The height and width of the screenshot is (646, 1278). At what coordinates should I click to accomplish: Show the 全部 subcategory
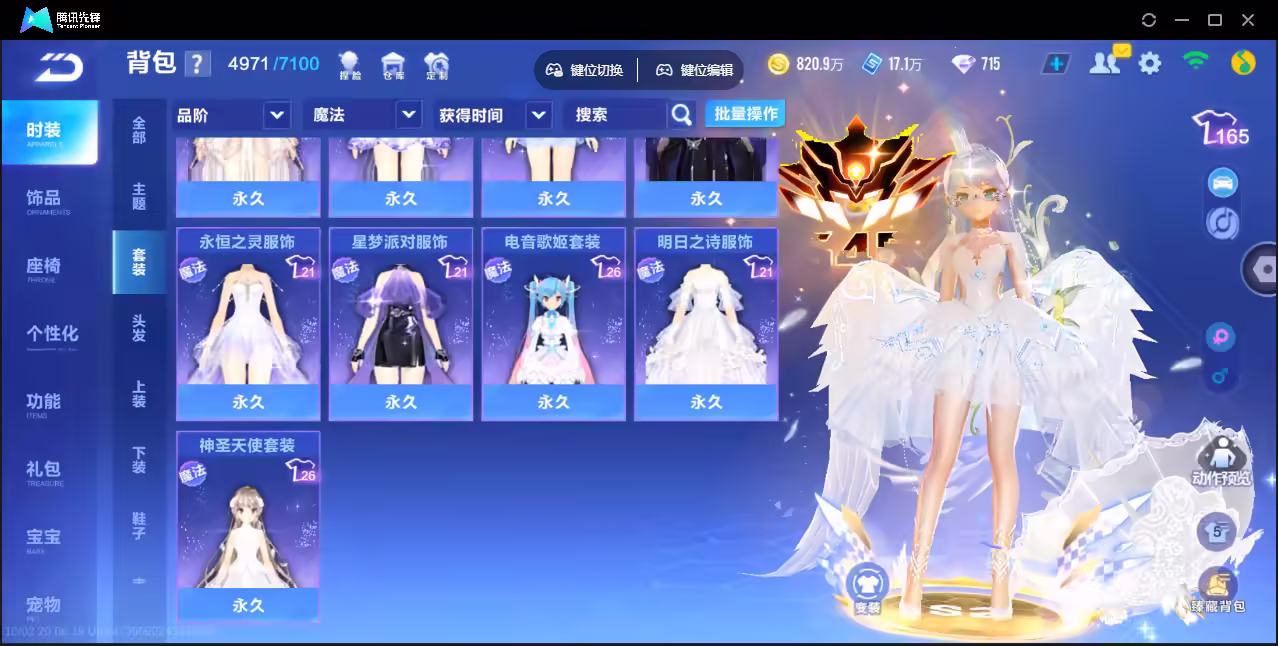[139, 131]
